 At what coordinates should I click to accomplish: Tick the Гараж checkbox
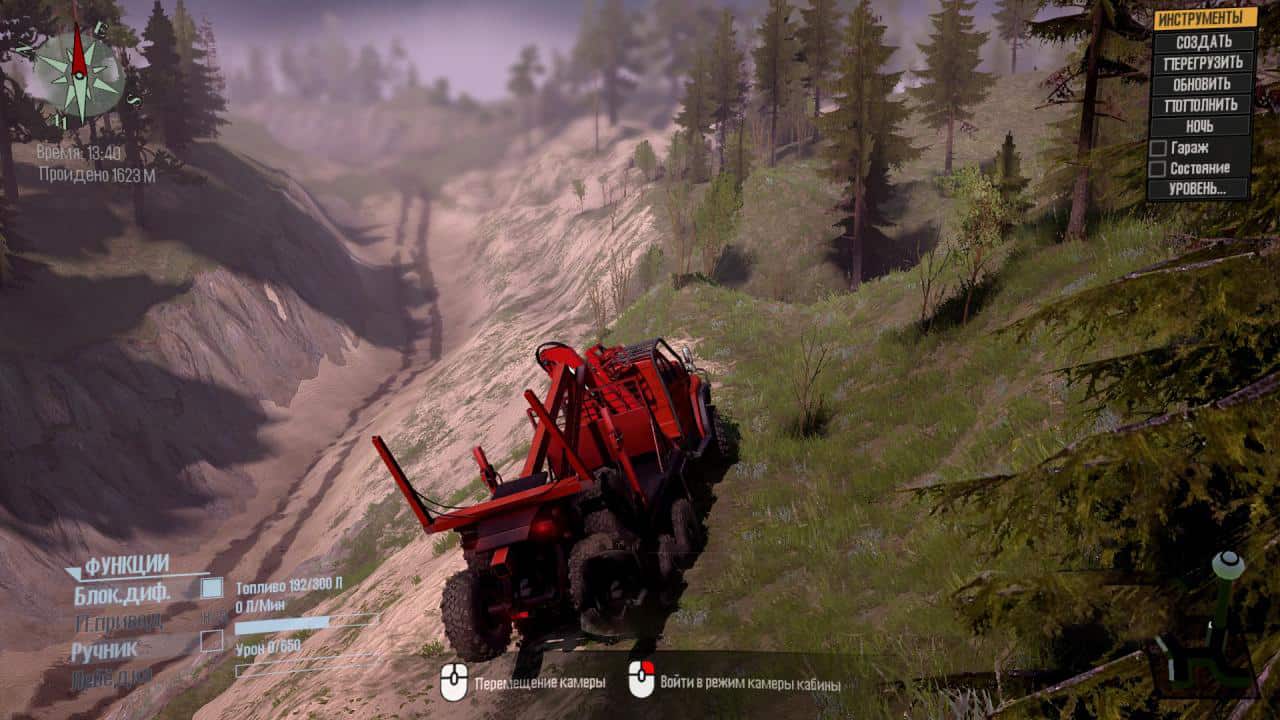1158,148
